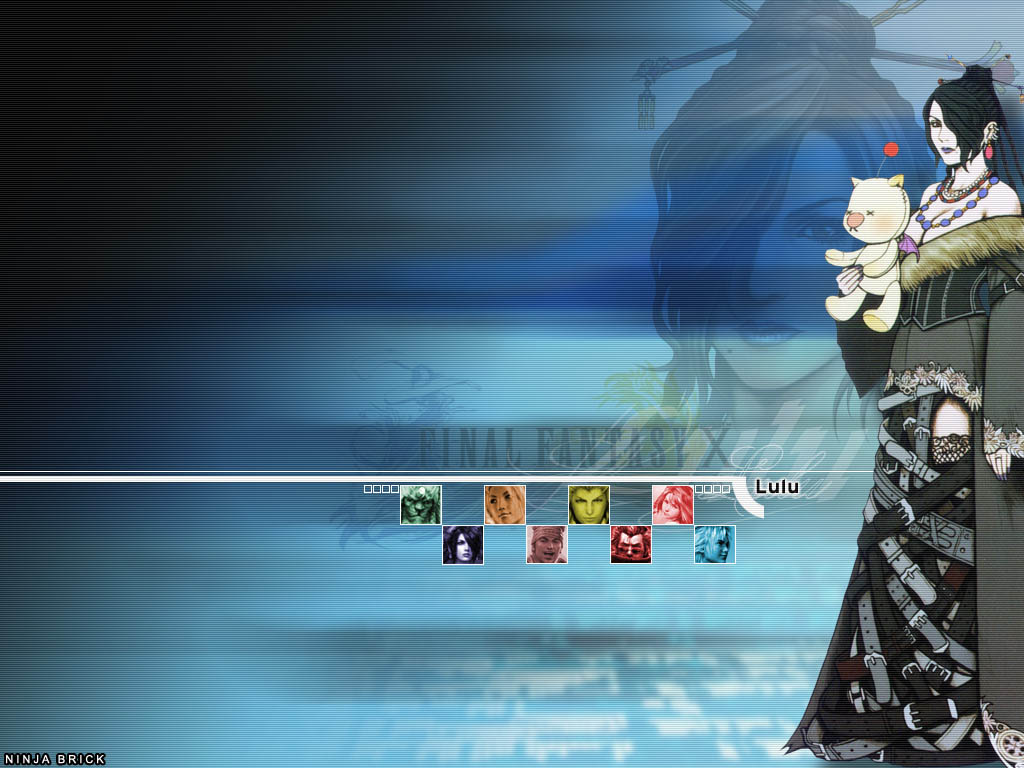This screenshot has height=768, width=1024.
Task: Select the green Kimahri portrait
Action: (421, 505)
